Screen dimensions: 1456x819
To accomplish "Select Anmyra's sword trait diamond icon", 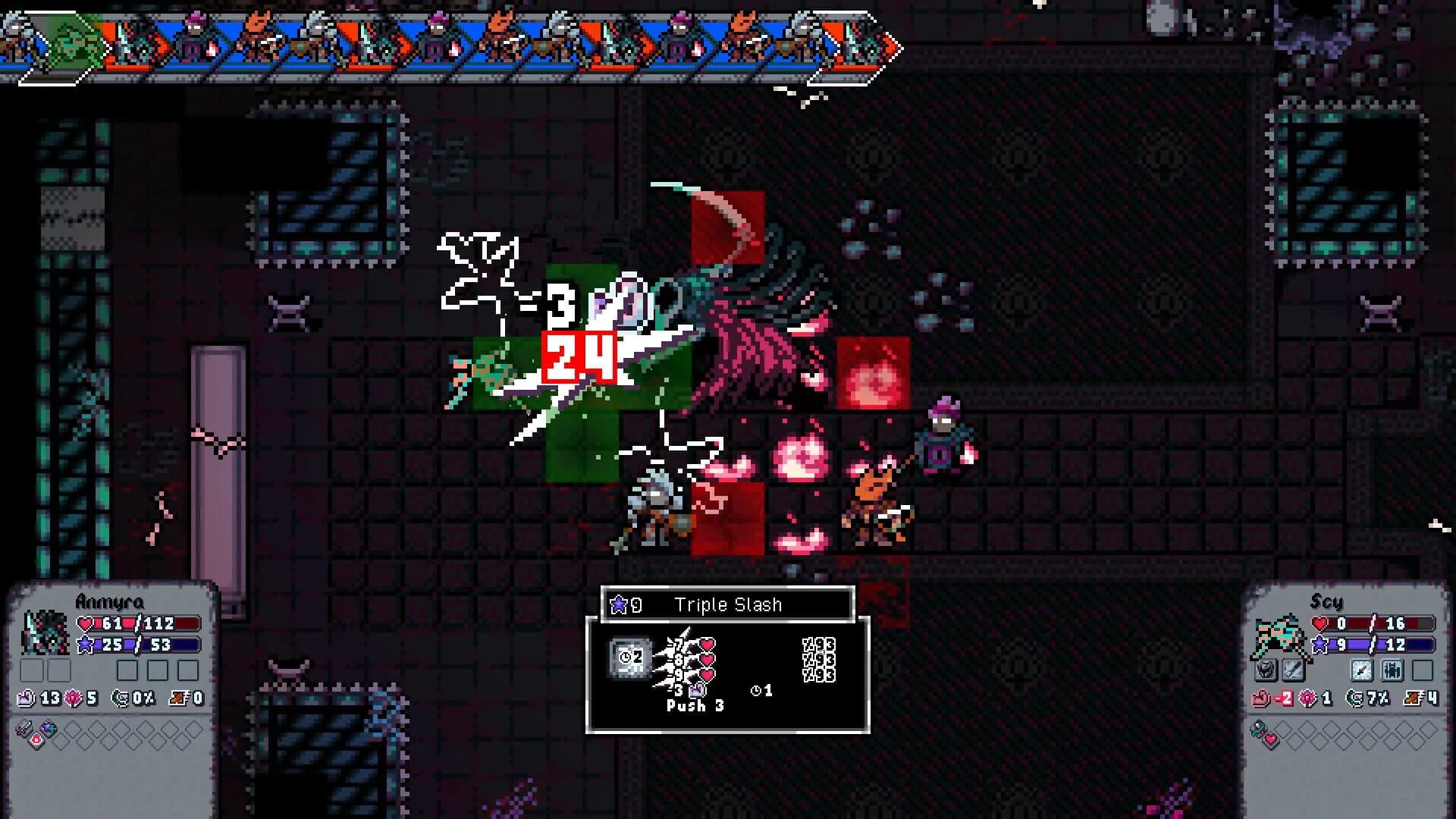I will [26, 727].
